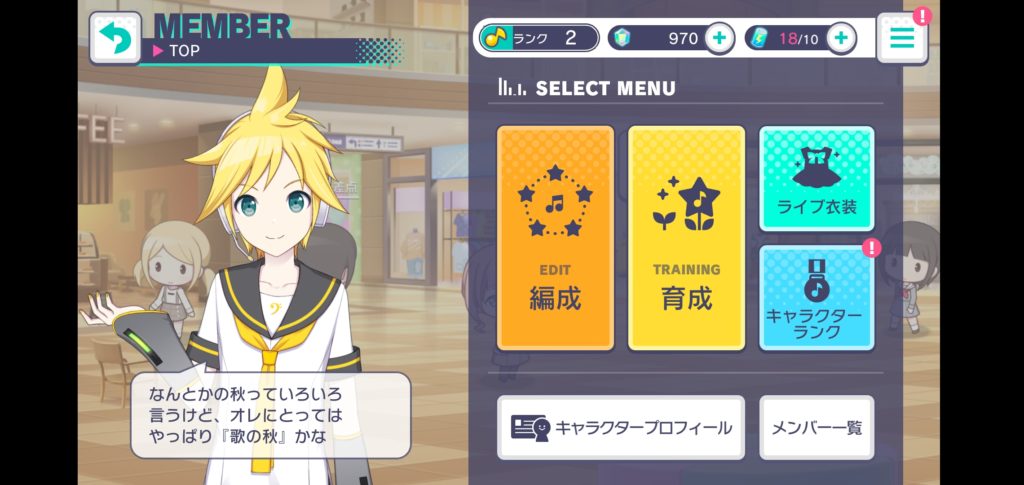Screen dimensions: 1024x485
Task: Refill live bonus energy with plus button
Action: pos(841,38)
